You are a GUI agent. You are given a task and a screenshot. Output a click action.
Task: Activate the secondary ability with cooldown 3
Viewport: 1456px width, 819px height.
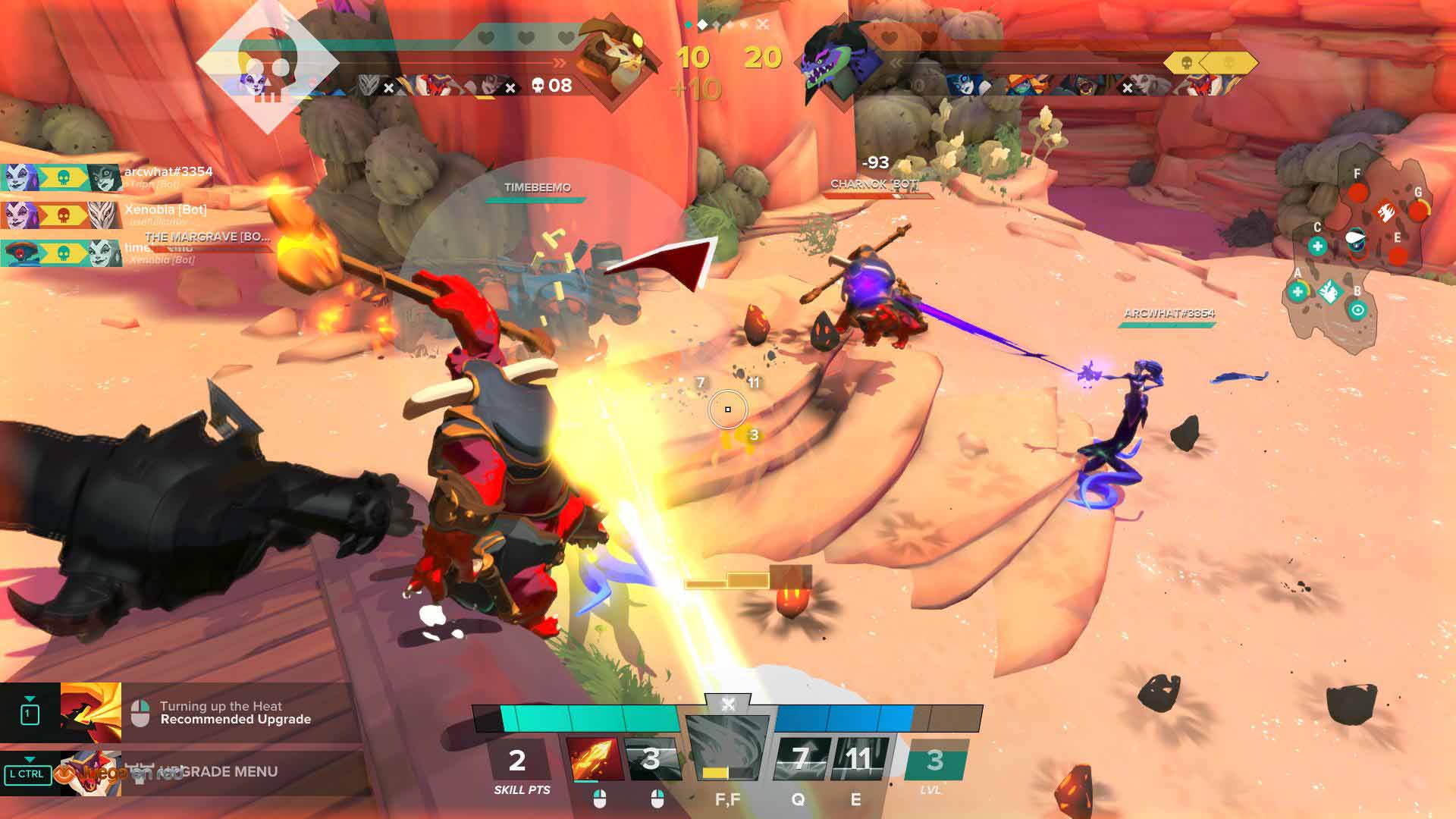(651, 758)
